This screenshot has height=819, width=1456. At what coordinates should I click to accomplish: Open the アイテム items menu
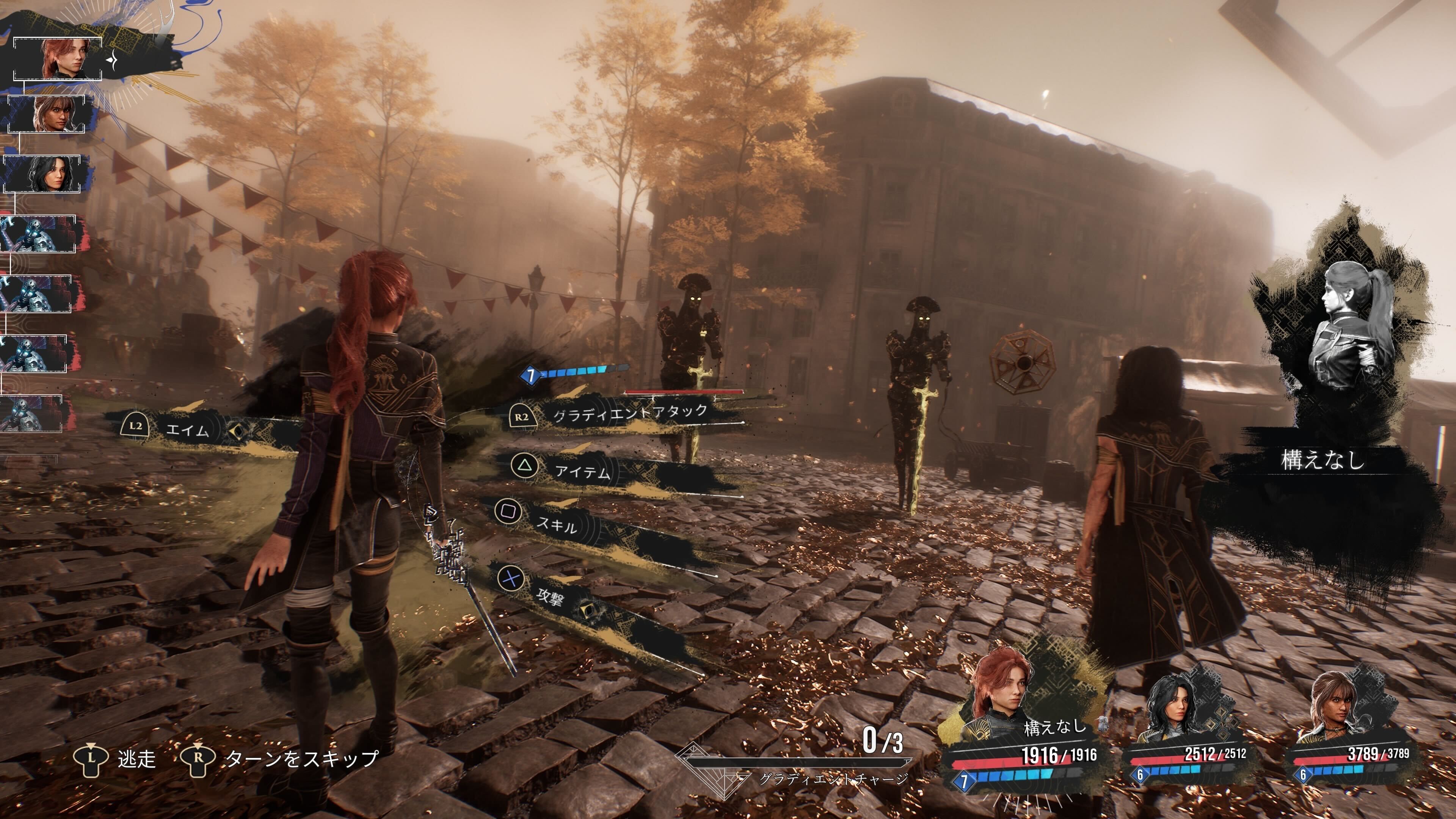point(582,471)
